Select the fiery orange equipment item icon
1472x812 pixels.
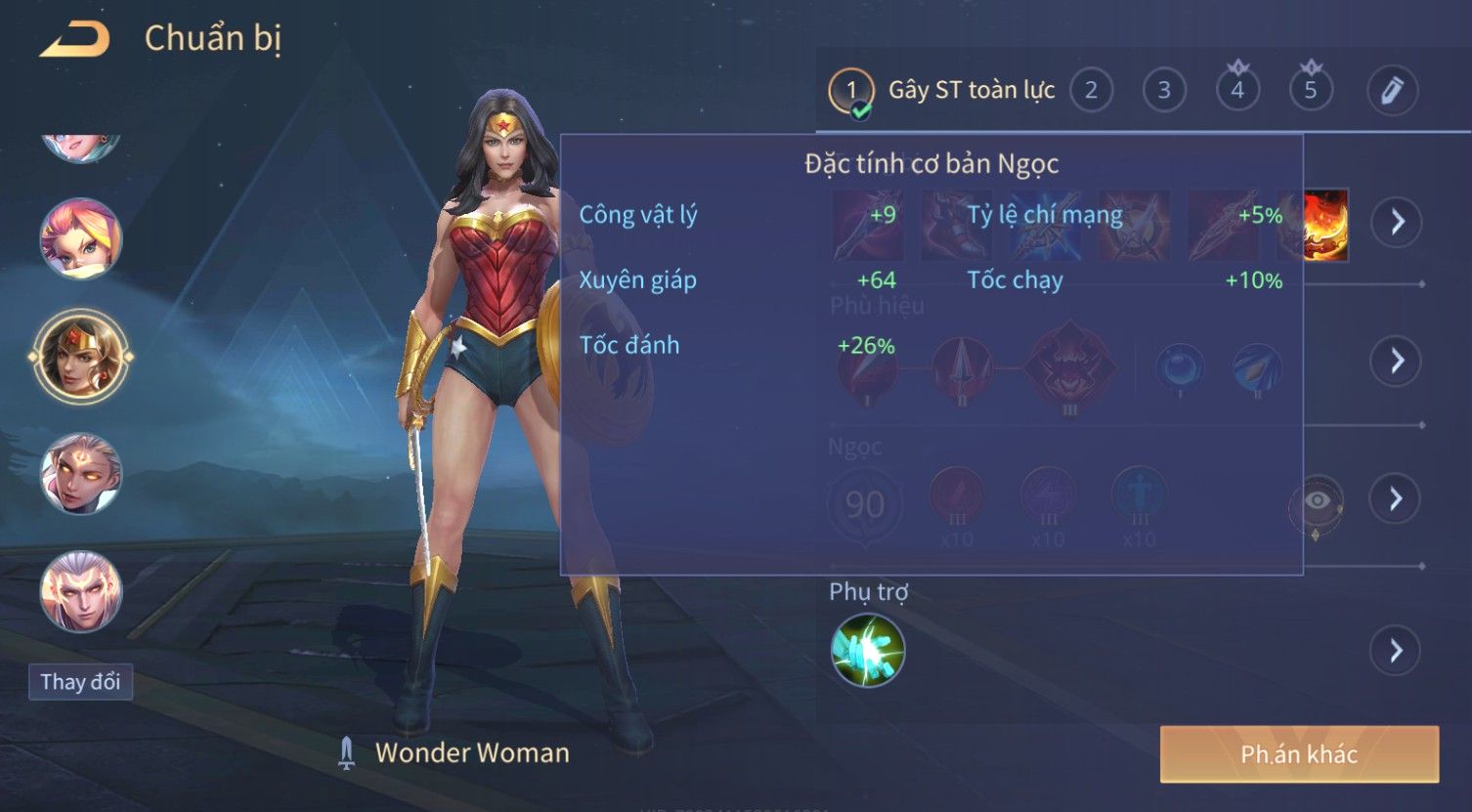click(1326, 226)
